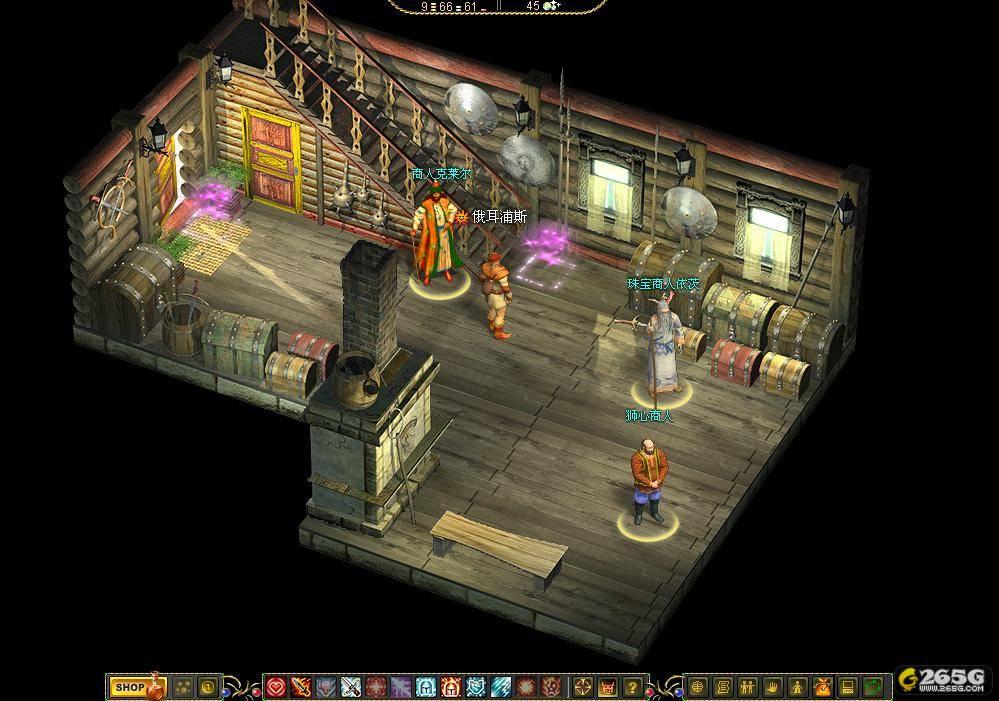Click the crosshair target icon

(583, 687)
